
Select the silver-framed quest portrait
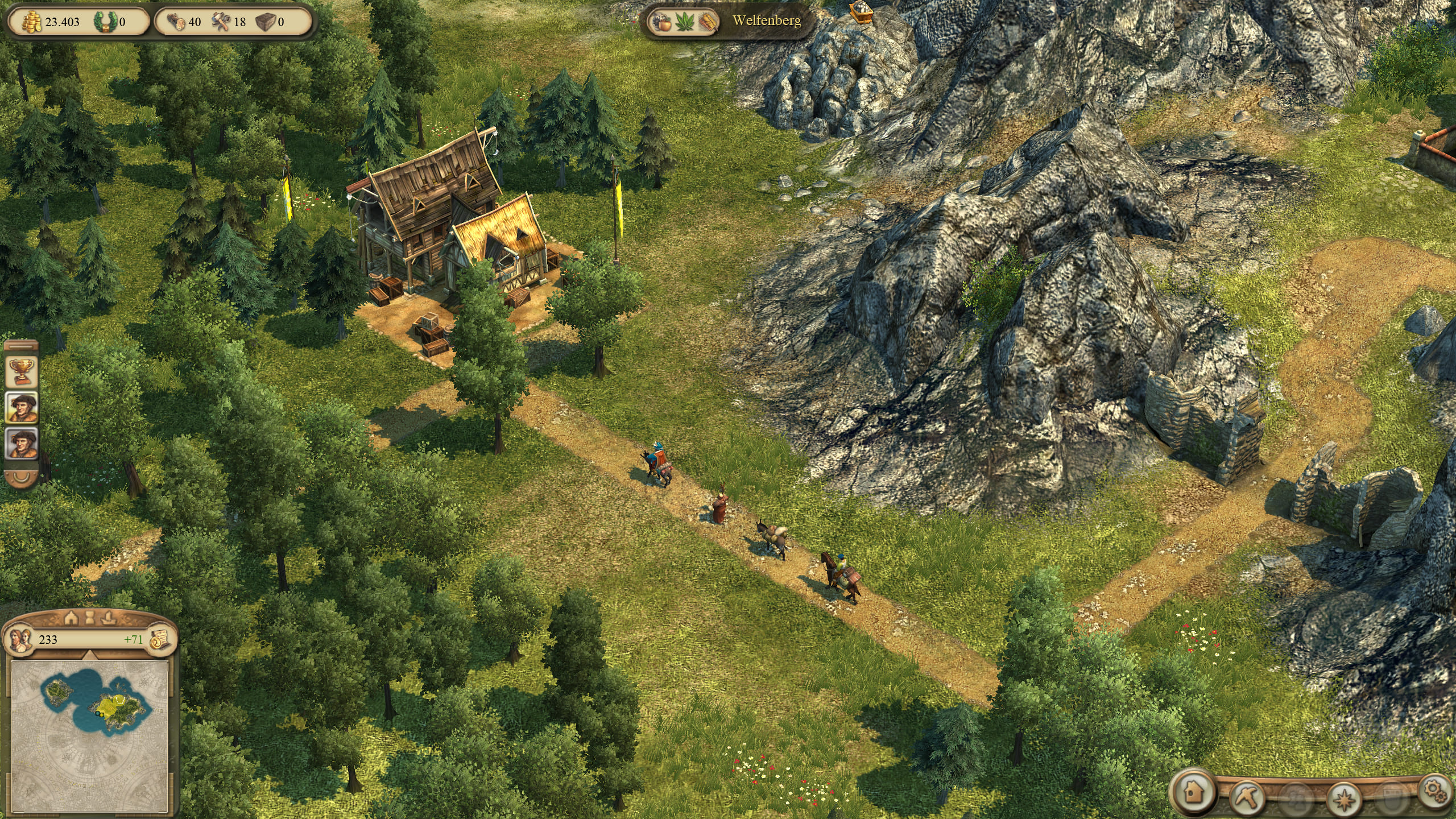click(x=22, y=444)
